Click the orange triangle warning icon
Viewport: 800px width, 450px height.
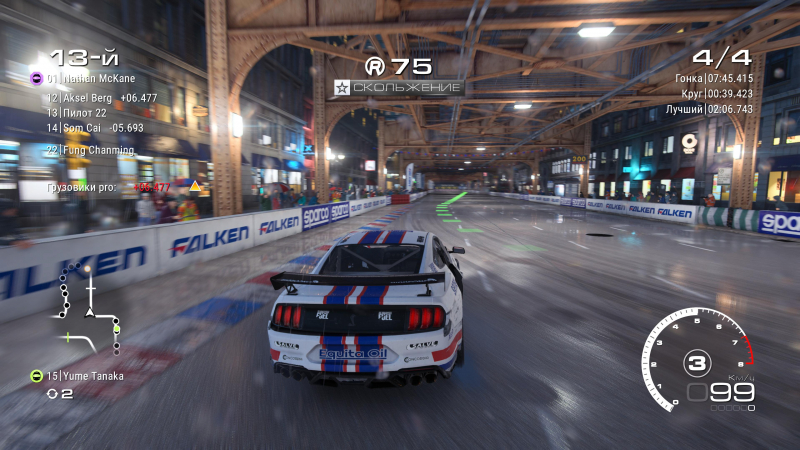pyautogui.click(x=196, y=186)
